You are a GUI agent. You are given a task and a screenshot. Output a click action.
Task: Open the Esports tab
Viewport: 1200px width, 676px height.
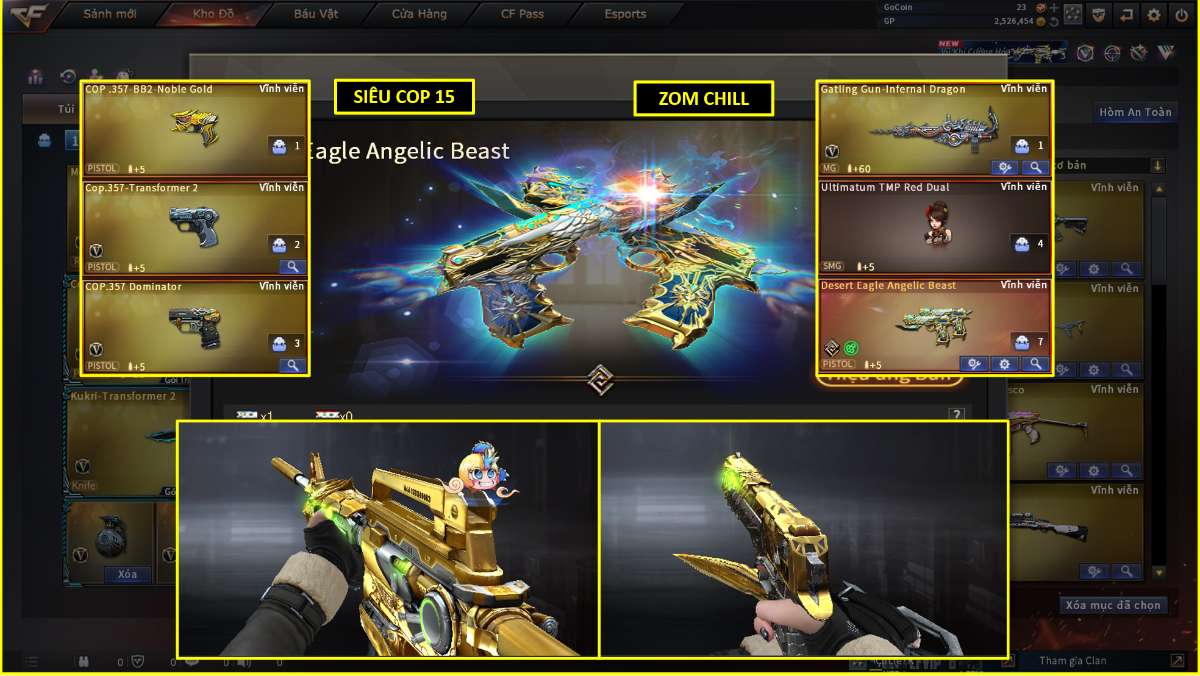pos(625,15)
